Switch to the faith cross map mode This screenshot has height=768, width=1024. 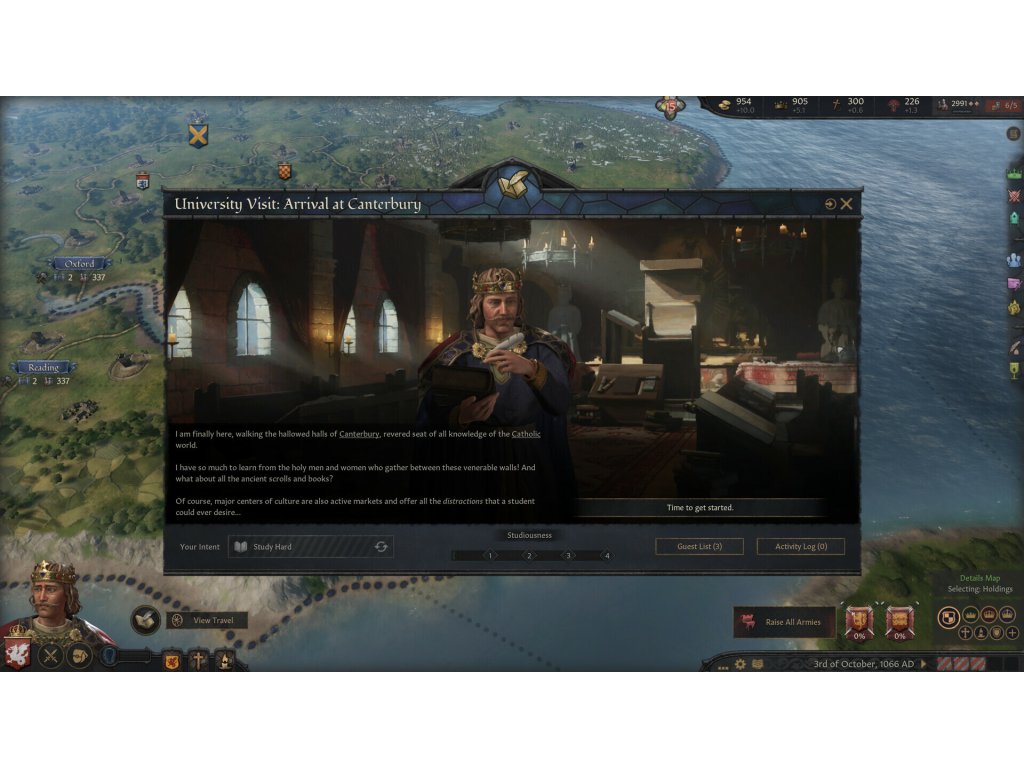point(965,633)
